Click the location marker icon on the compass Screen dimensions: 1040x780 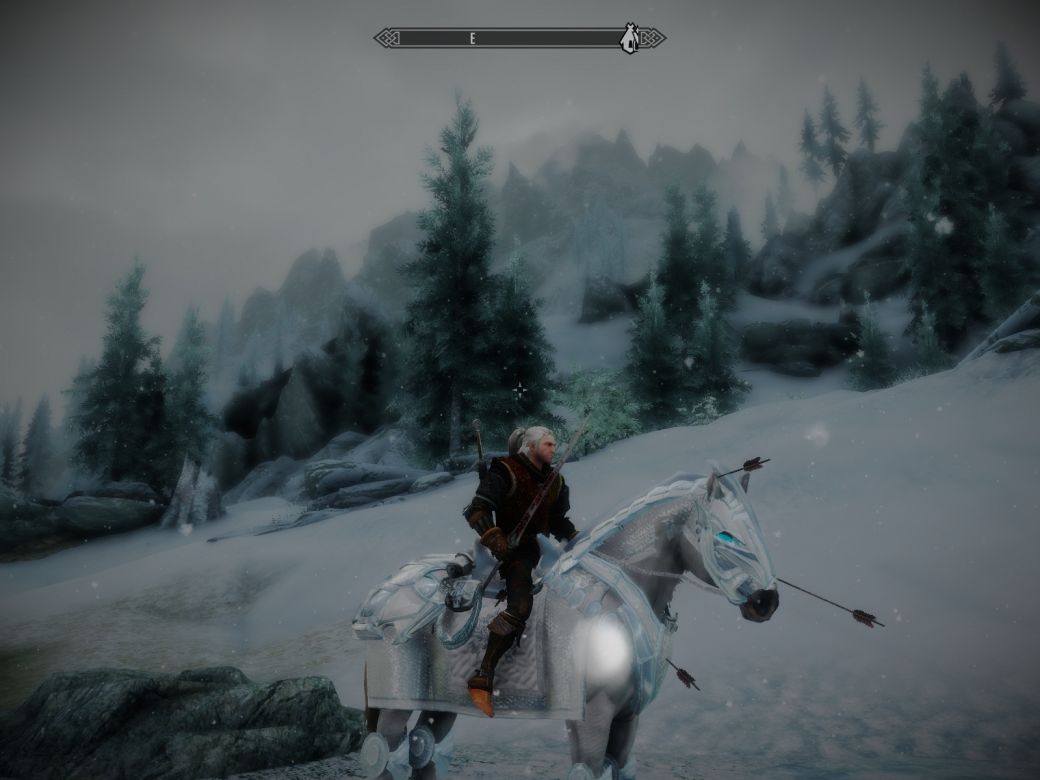[629, 38]
